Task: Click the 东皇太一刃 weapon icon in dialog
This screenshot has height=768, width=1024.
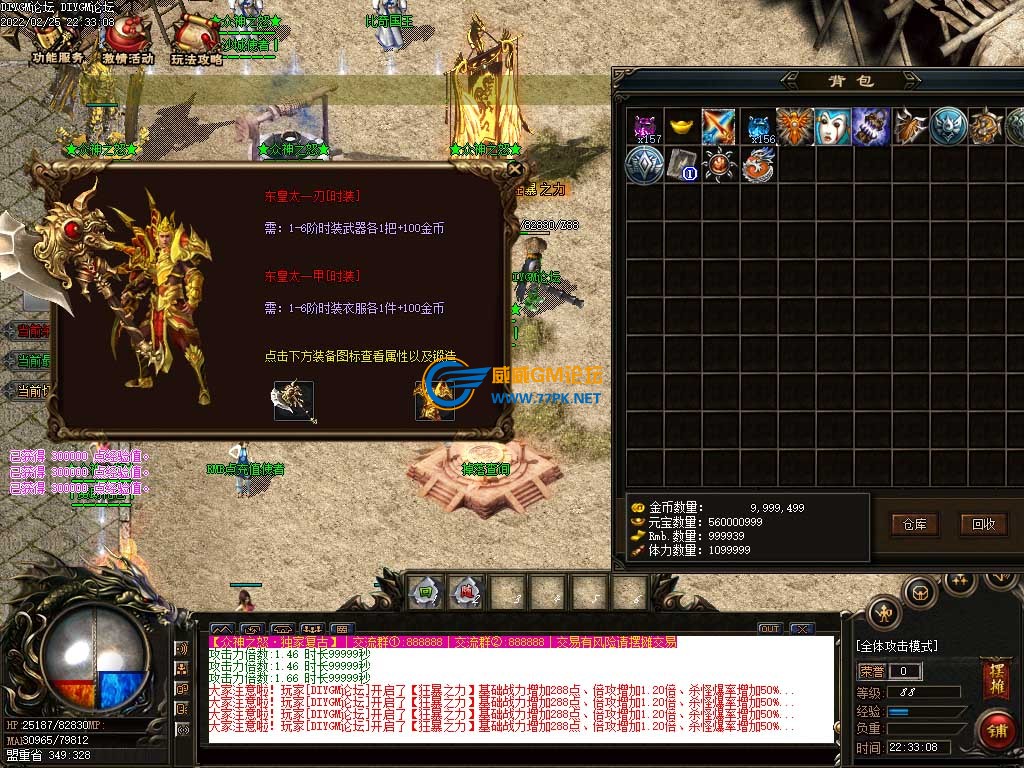Action: (293, 401)
